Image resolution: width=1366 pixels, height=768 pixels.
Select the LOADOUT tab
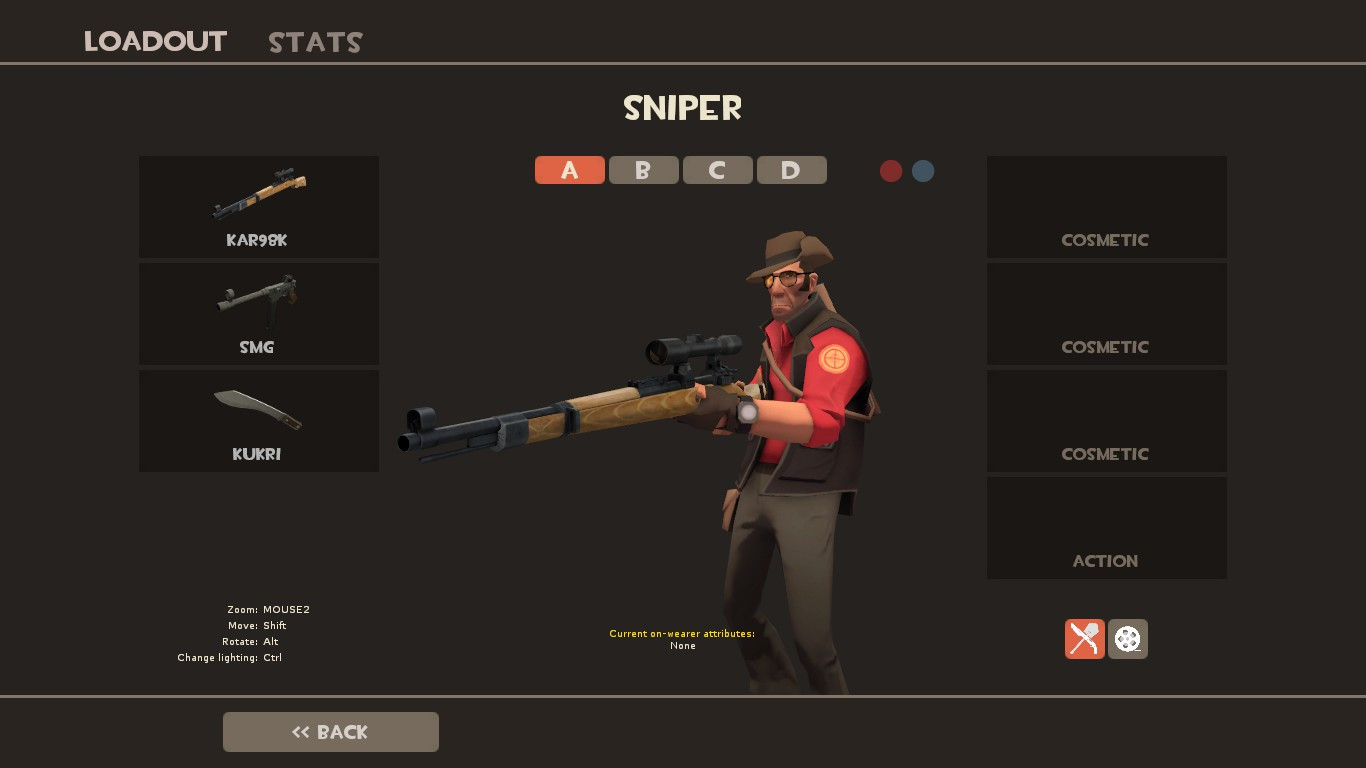[154, 41]
